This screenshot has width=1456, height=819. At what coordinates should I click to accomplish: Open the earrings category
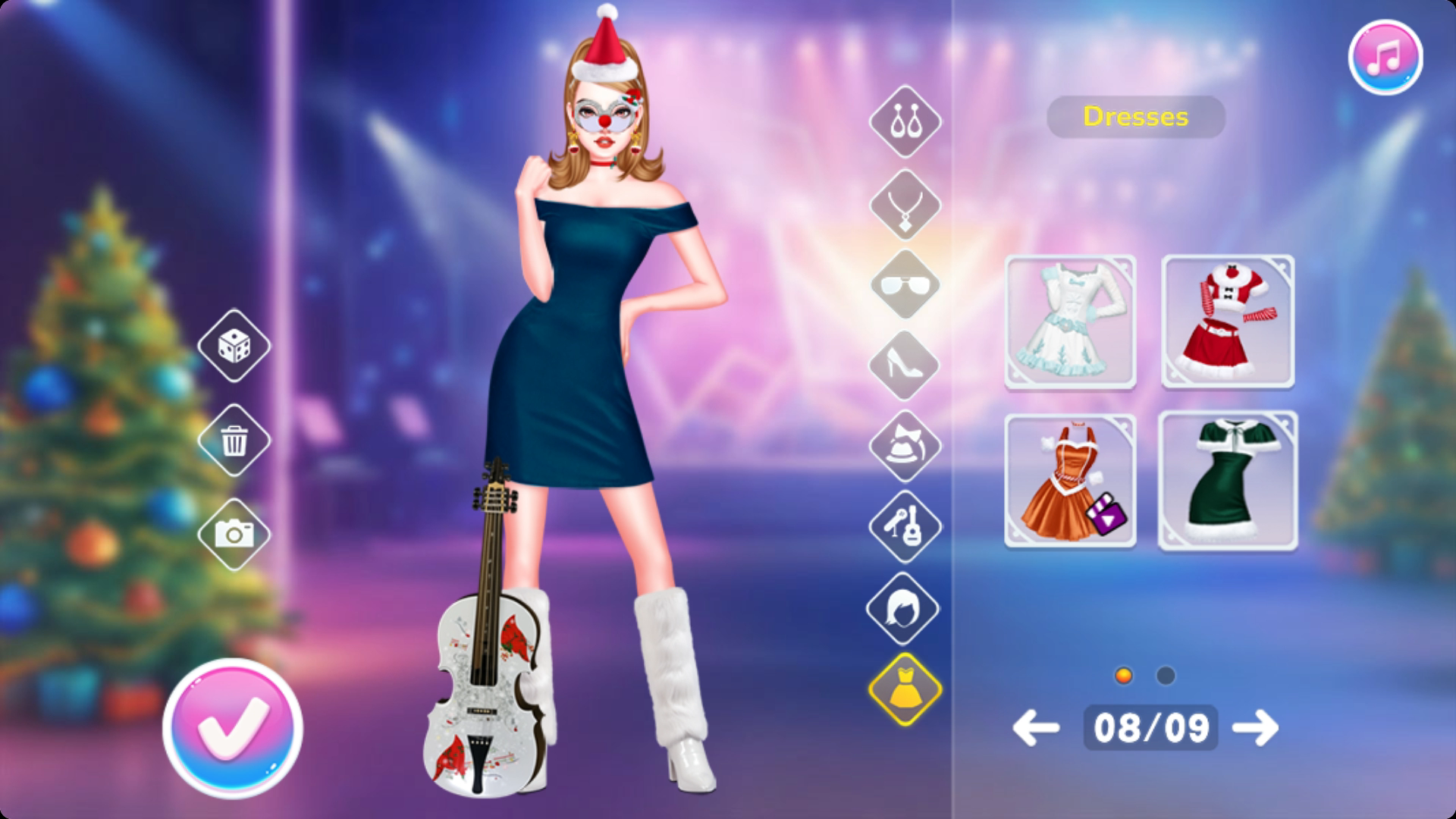pyautogui.click(x=905, y=121)
